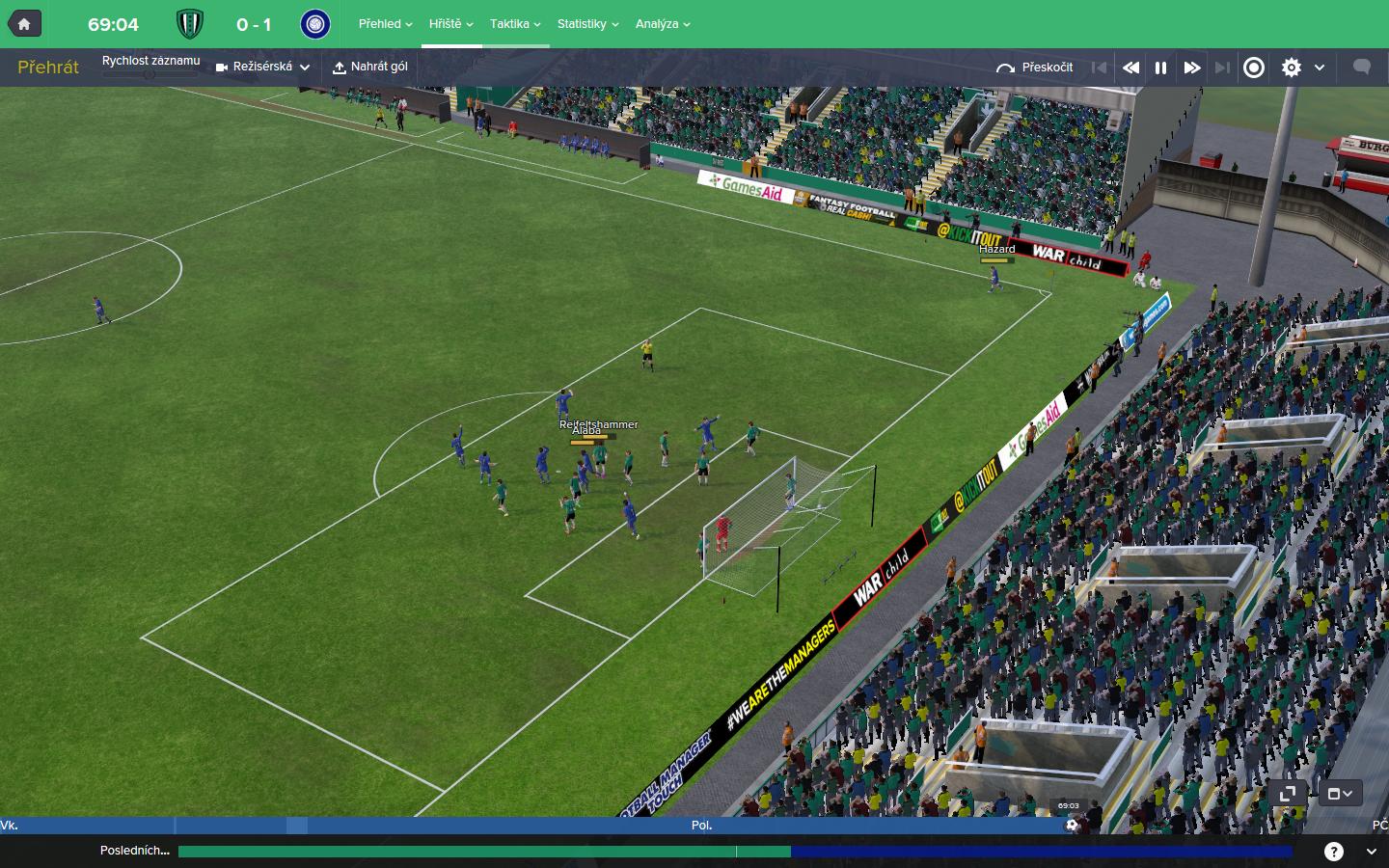Open the speech bubble chat icon
This screenshot has width=1389, height=868.
pos(1362,68)
